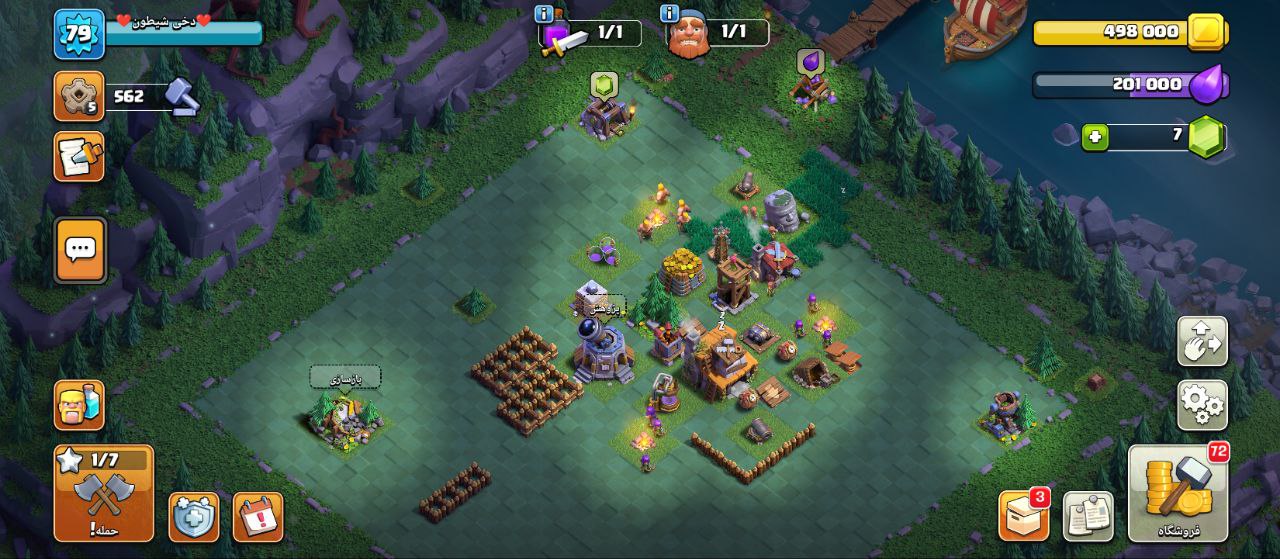
Task: Open the Settings gears button
Action: pos(1202,405)
